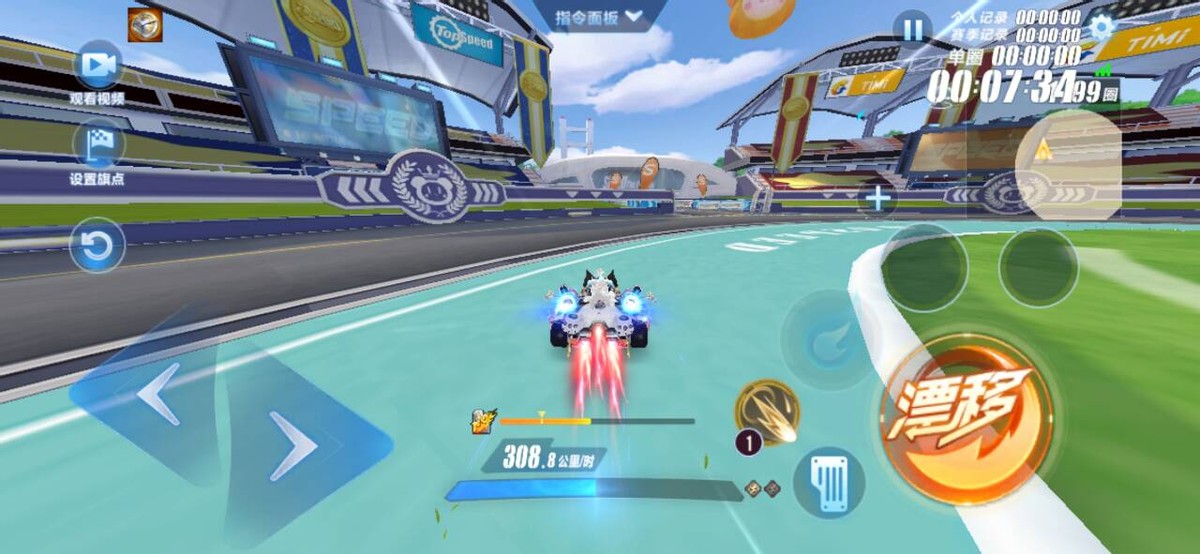Activate the orange 漂移 drift button
Screen dimensions: 1200x554
966,404
